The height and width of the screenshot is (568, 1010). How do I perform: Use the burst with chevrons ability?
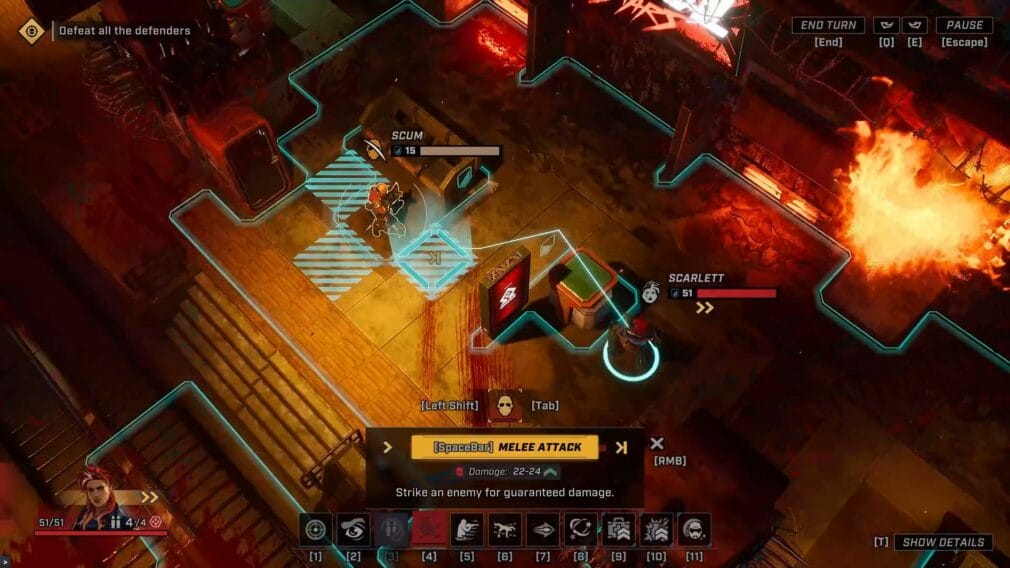tap(656, 529)
